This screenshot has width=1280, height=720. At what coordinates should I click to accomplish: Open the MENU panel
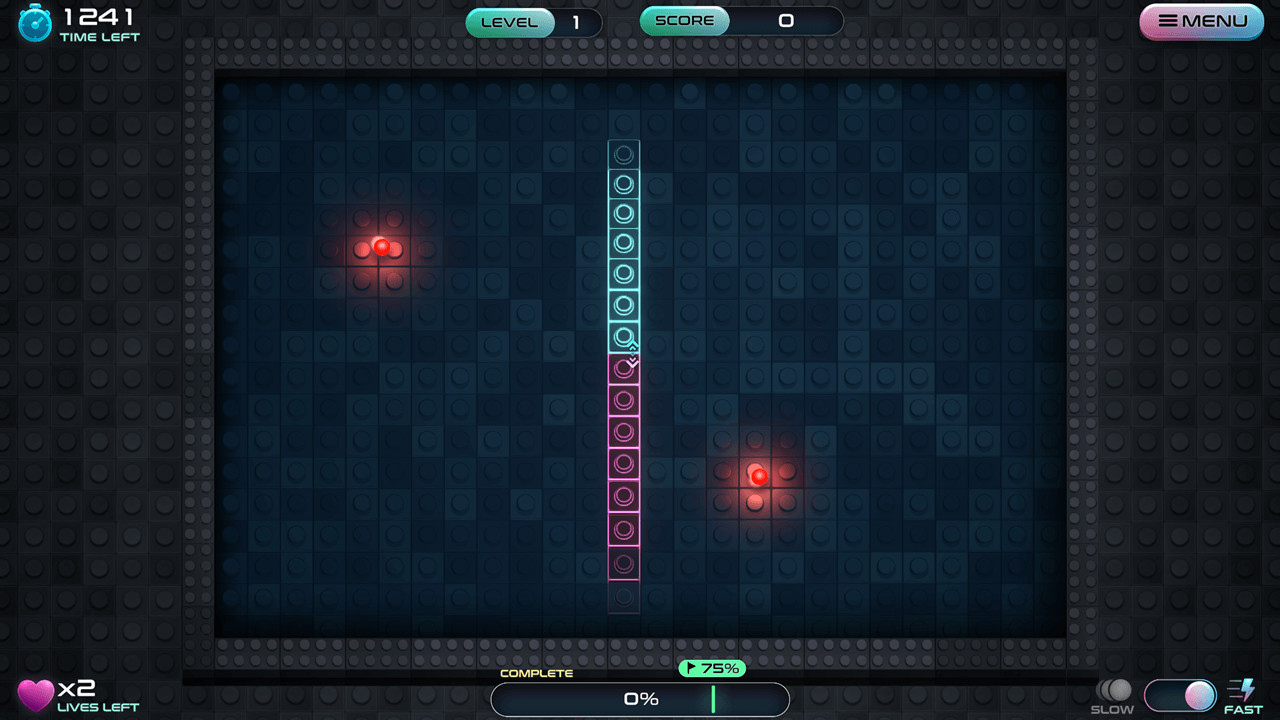click(x=1201, y=20)
